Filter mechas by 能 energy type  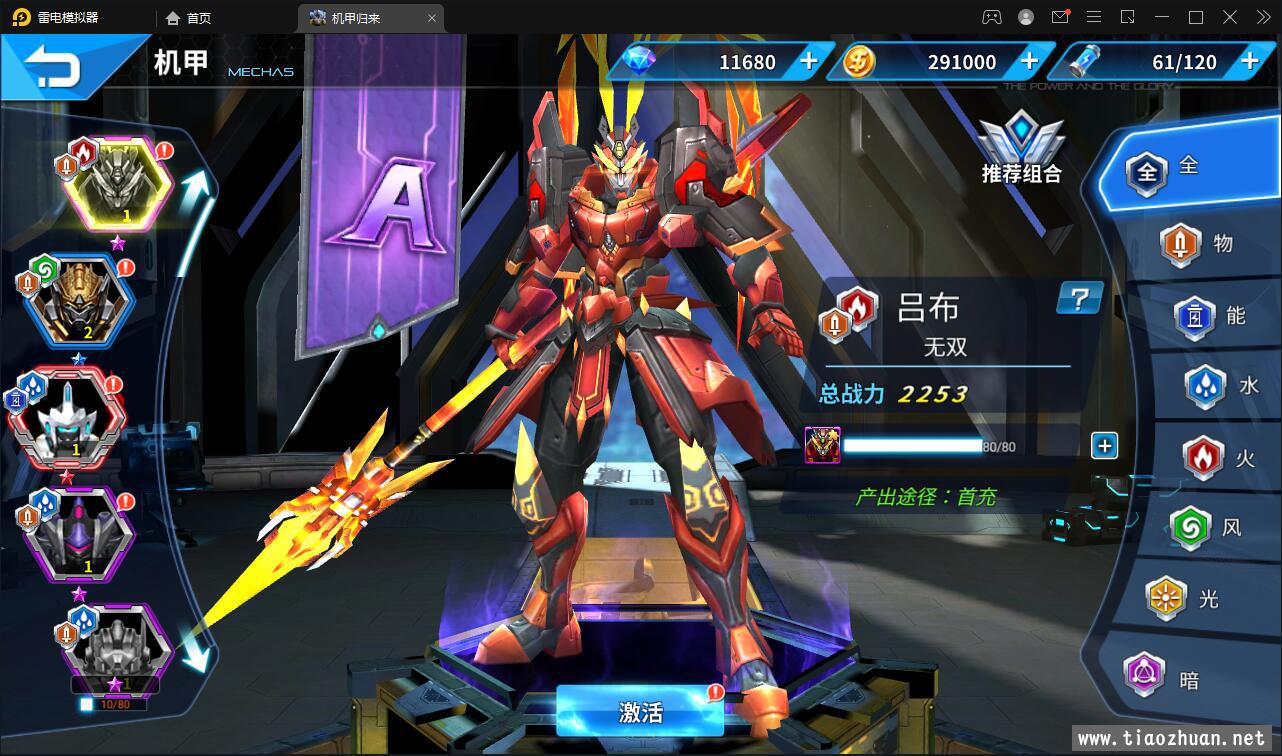[x=1212, y=317]
